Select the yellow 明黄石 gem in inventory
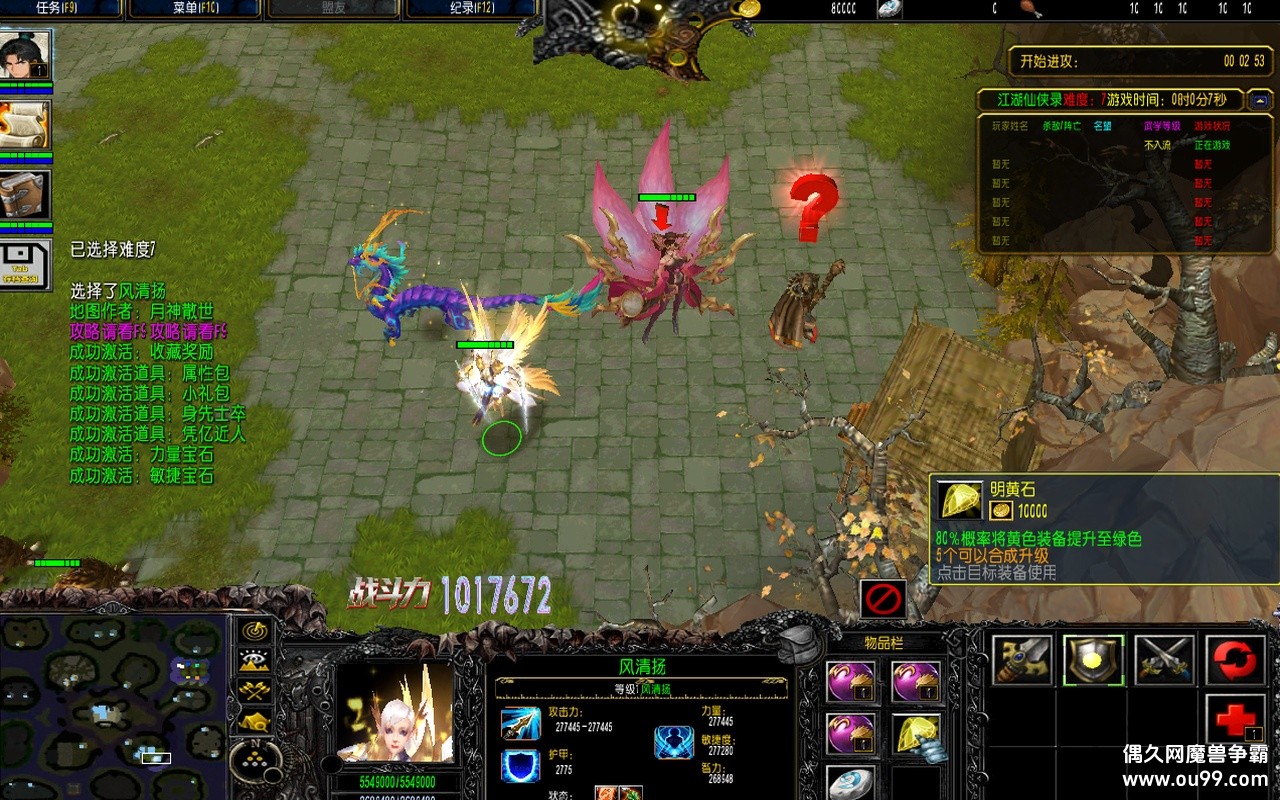This screenshot has width=1280, height=800. (x=916, y=735)
